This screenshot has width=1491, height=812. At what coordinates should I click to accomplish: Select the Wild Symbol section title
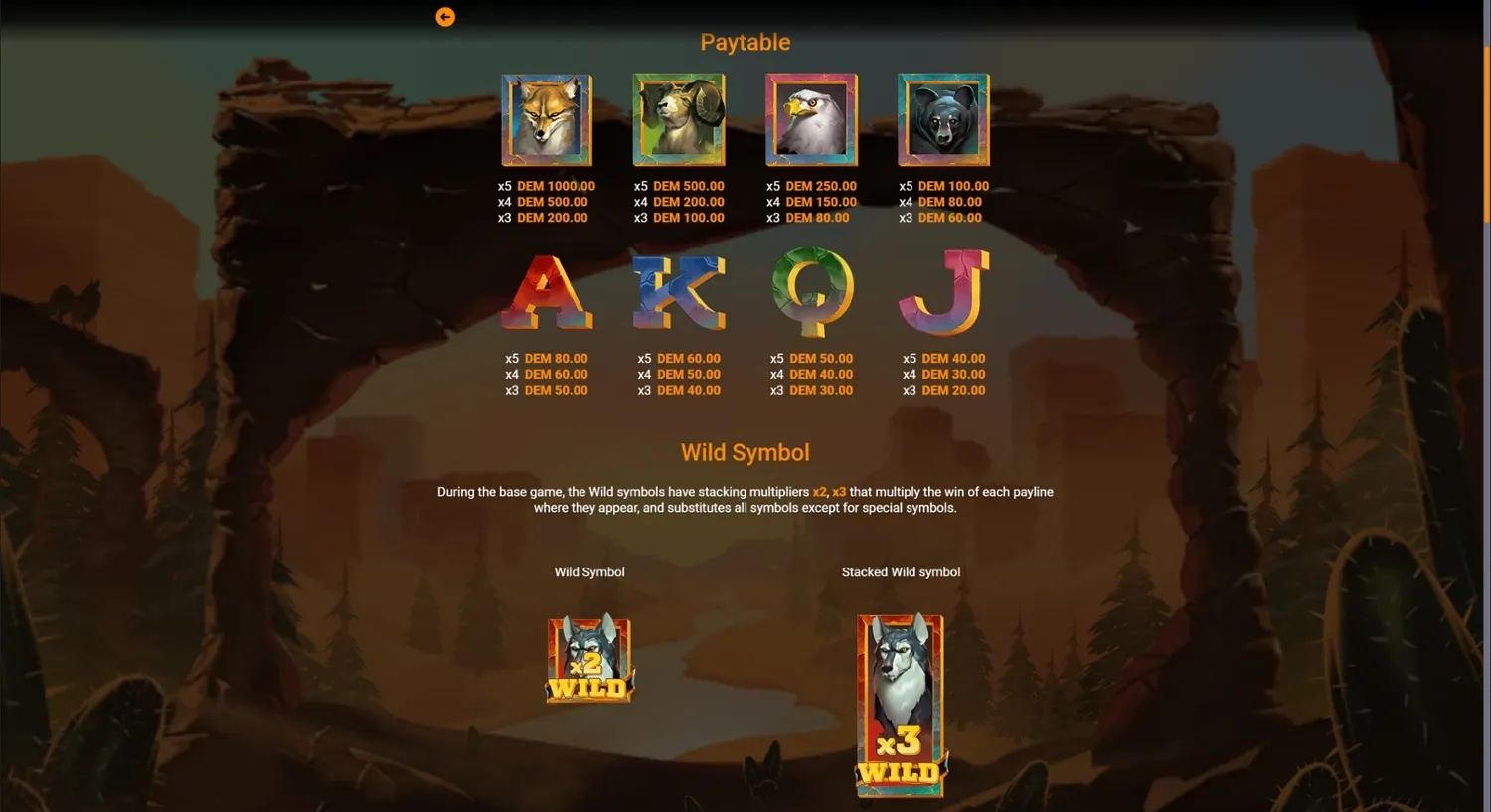pyautogui.click(x=745, y=452)
